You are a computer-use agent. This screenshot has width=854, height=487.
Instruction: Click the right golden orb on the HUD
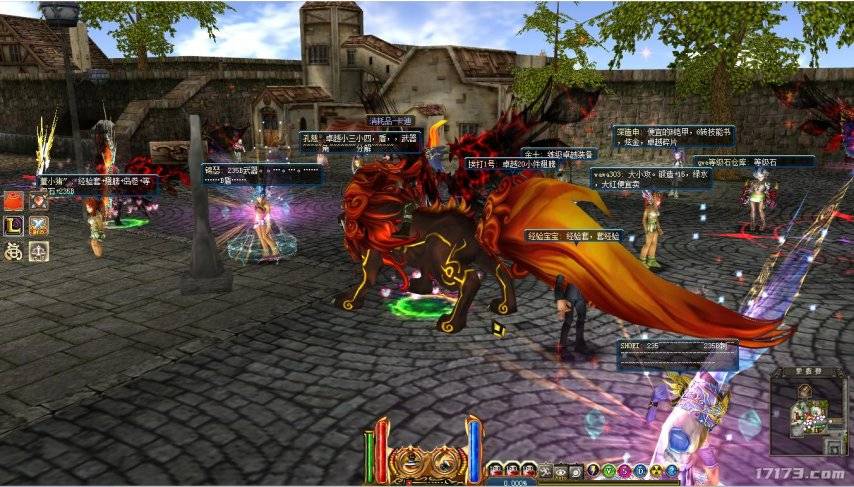(446, 461)
